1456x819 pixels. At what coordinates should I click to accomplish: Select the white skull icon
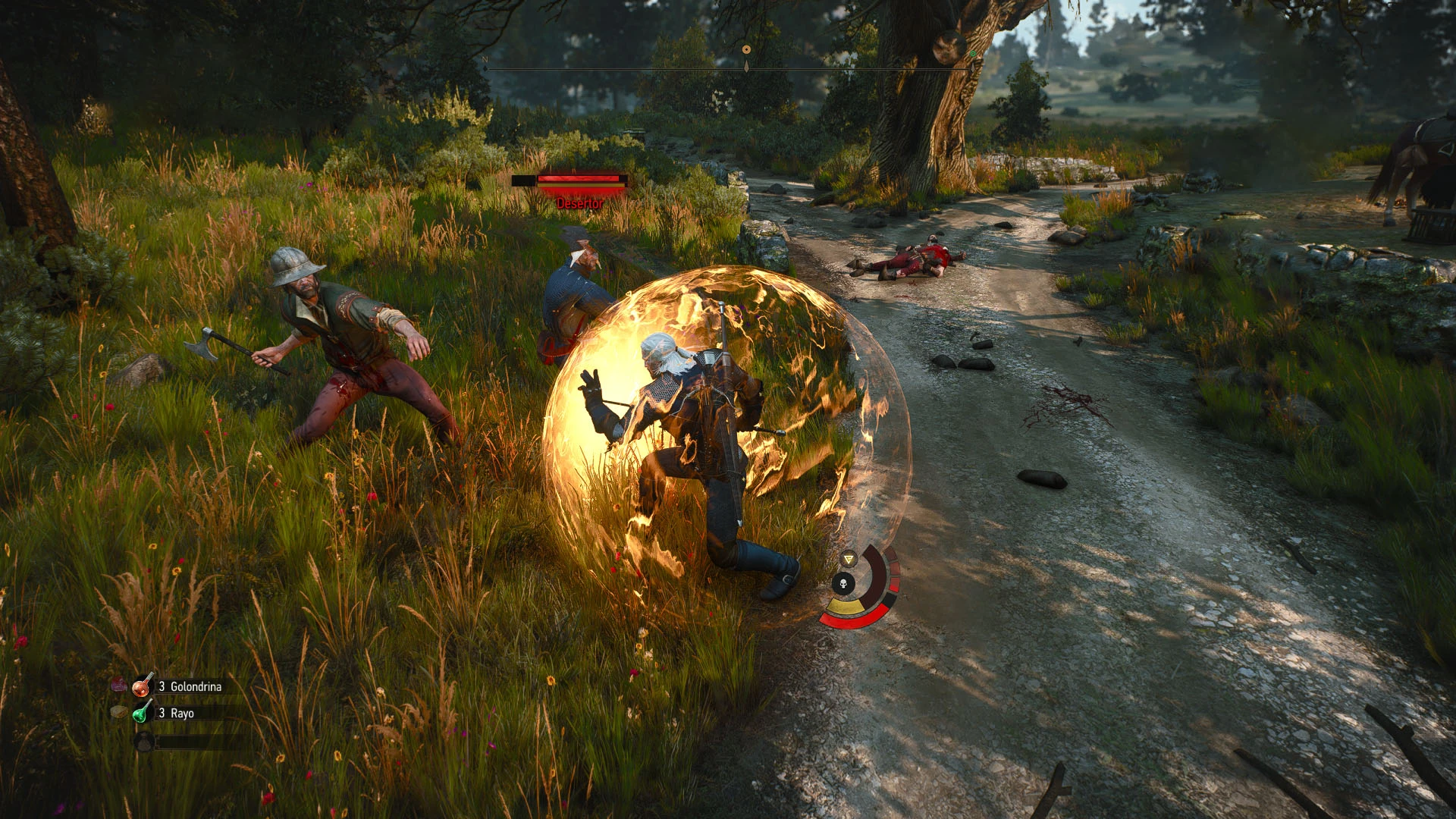click(843, 583)
